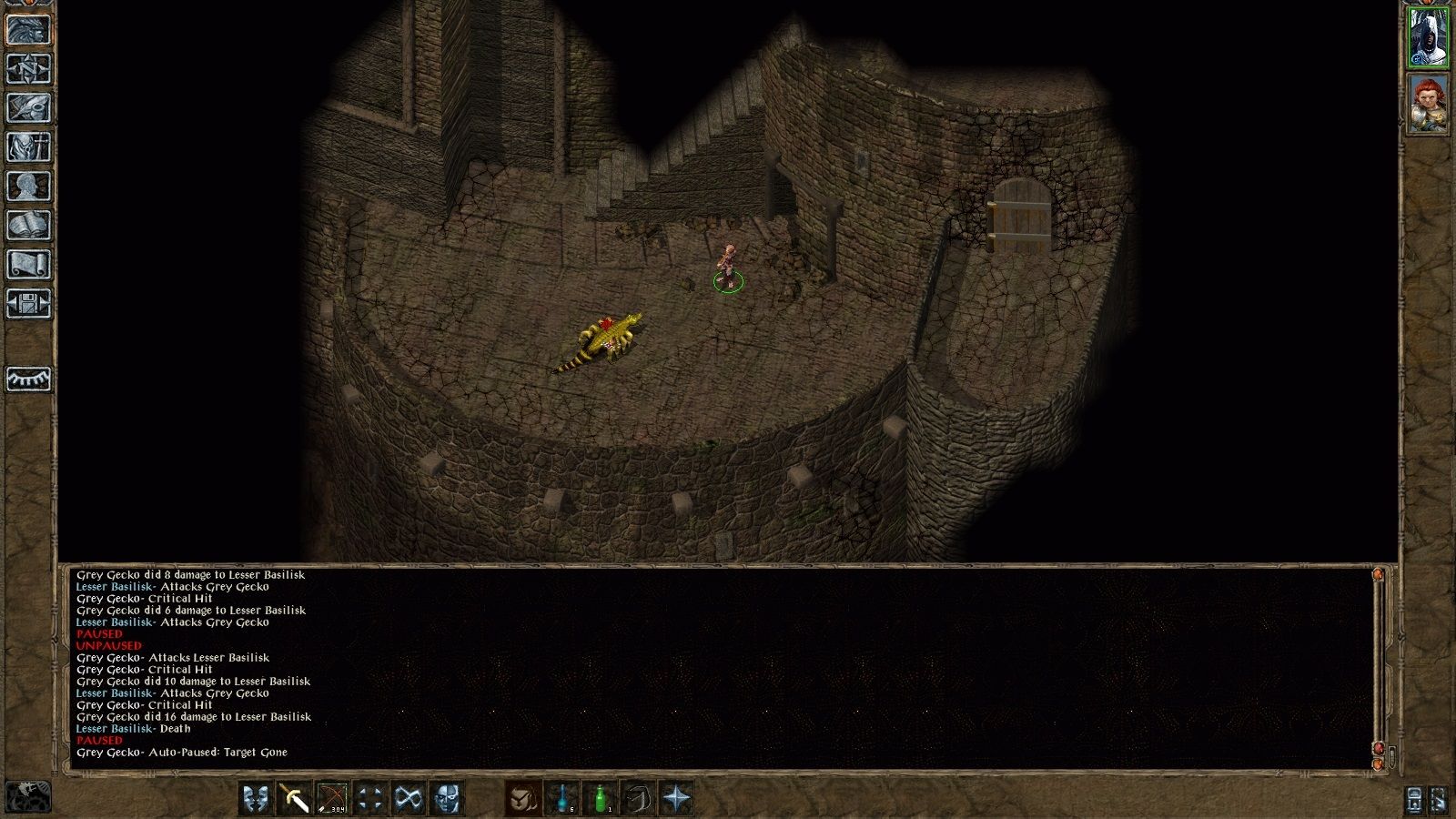The height and width of the screenshot is (819, 1456).
Task: Open the options floppy-disk button
Action: (x=28, y=304)
